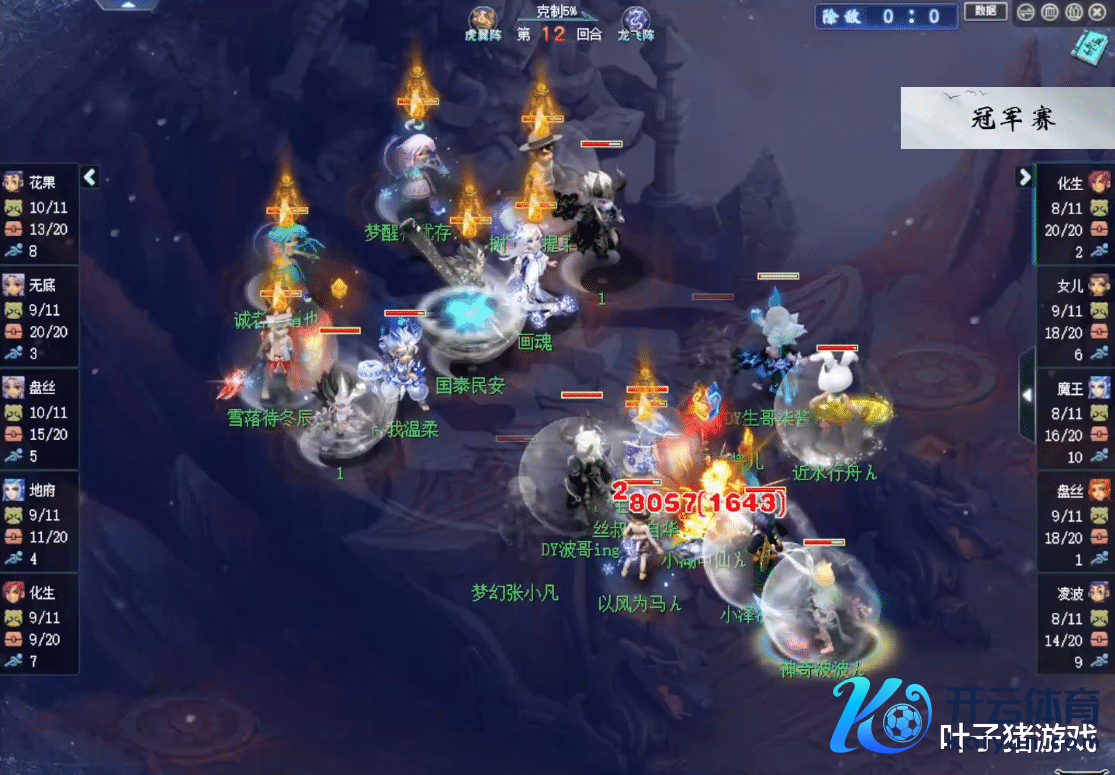Select the 花果 entry in left team list
This screenshot has height=775, width=1115.
tap(40, 216)
